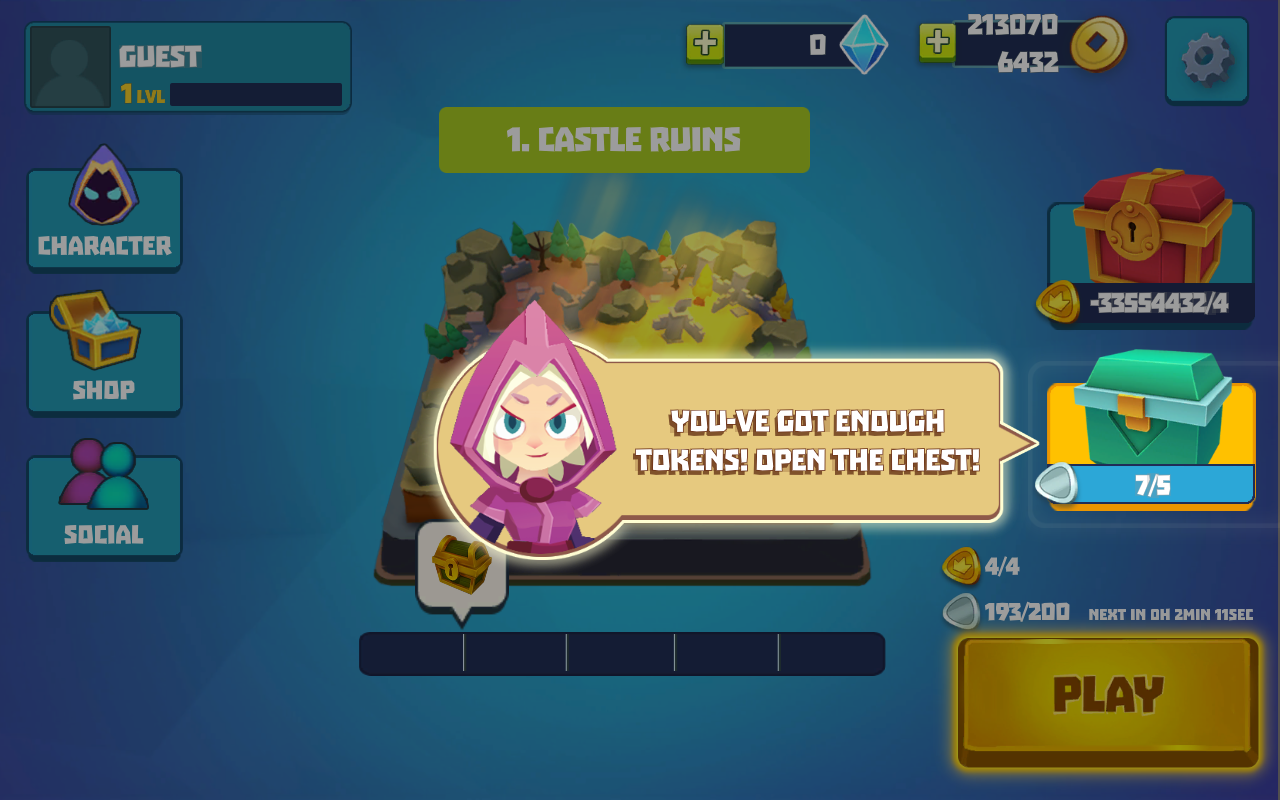Add gems with the plus button
Viewport: 1280px width, 800px height.
pos(705,43)
